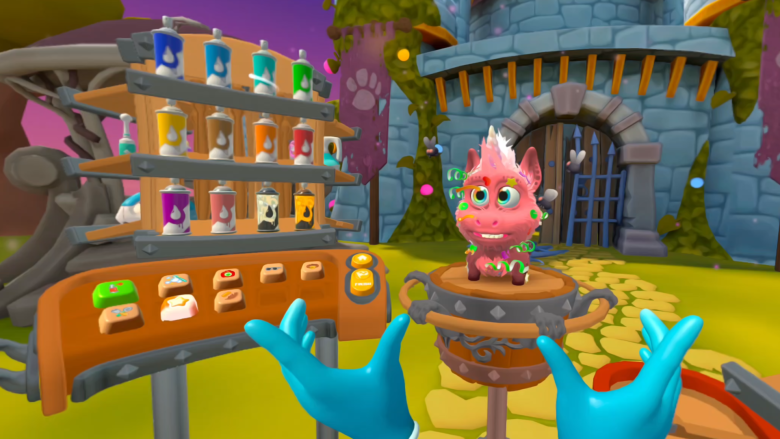Select the red spray can
The image size is (780, 439).
pyautogui.click(x=303, y=143)
